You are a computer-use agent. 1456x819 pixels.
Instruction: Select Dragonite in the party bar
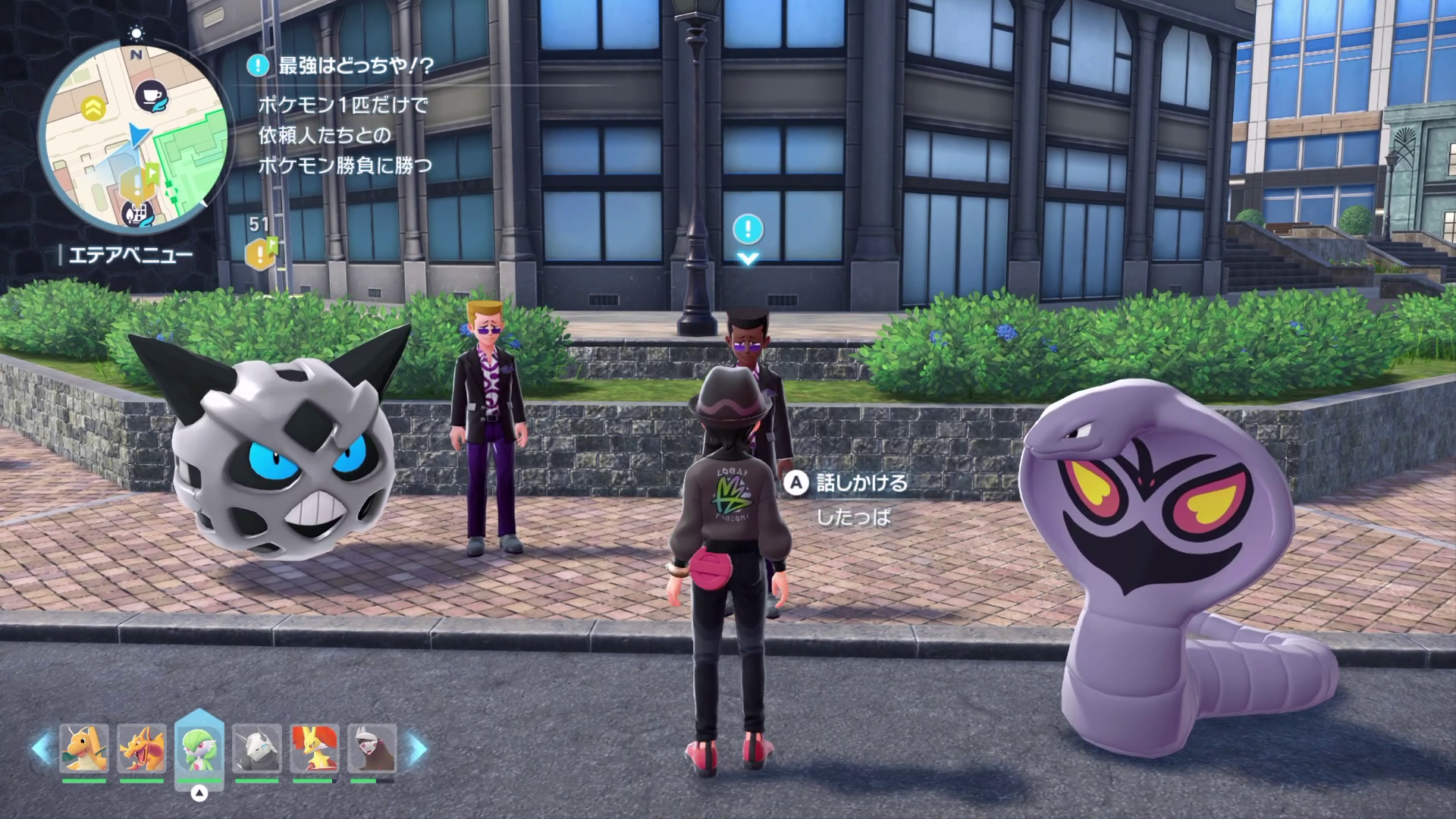84,748
